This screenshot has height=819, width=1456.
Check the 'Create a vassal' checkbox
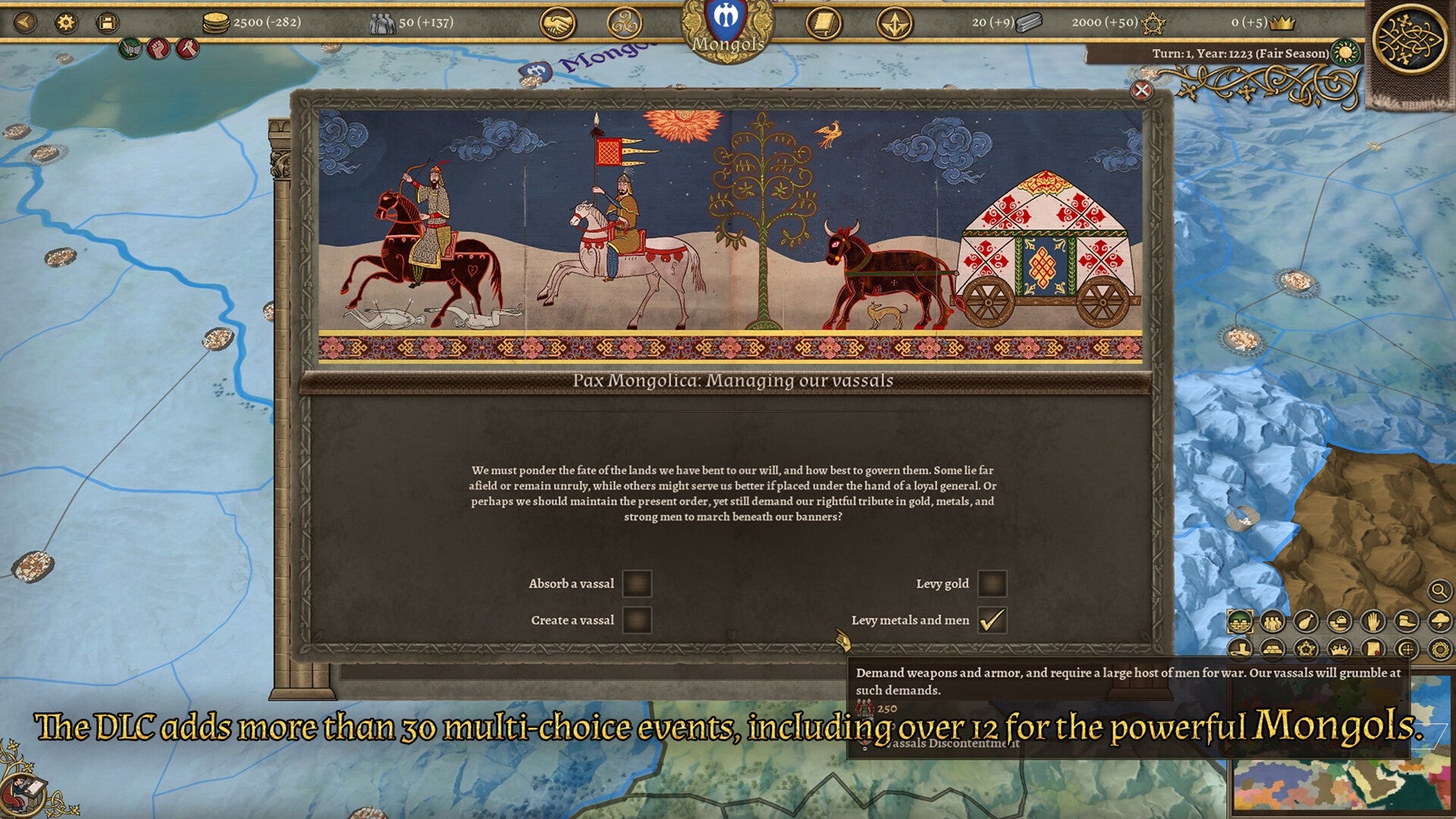(637, 620)
